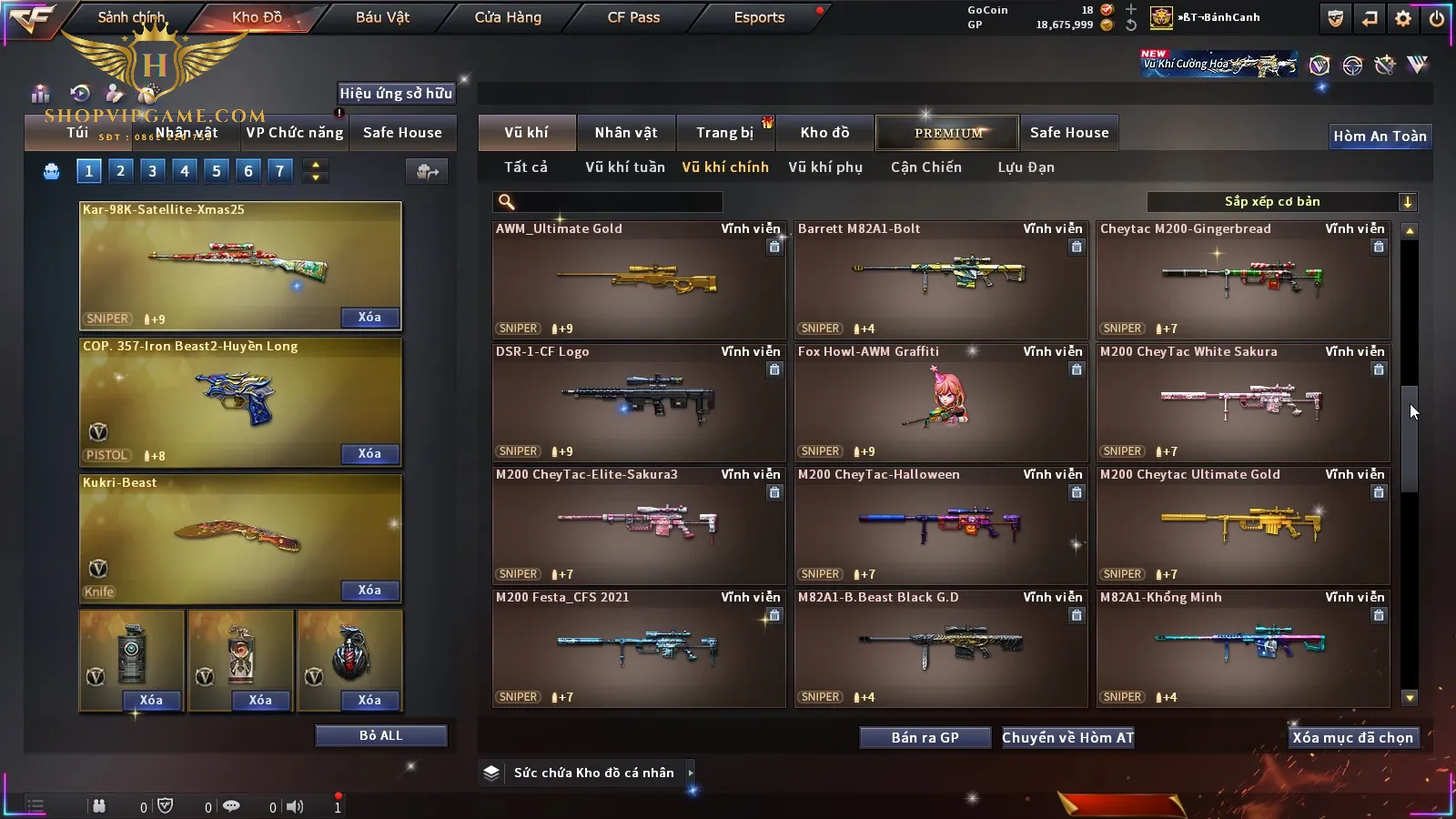Remove the Kukri-Beast knife with Xóa

(369, 591)
